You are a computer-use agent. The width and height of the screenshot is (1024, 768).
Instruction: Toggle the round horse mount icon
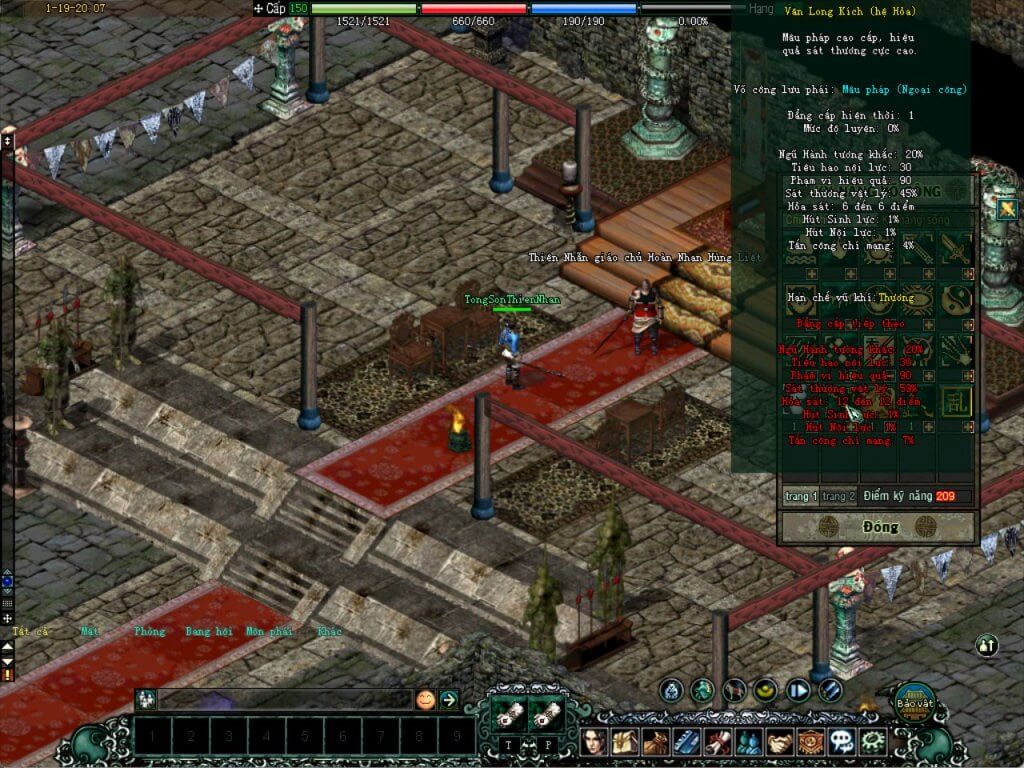(735, 690)
